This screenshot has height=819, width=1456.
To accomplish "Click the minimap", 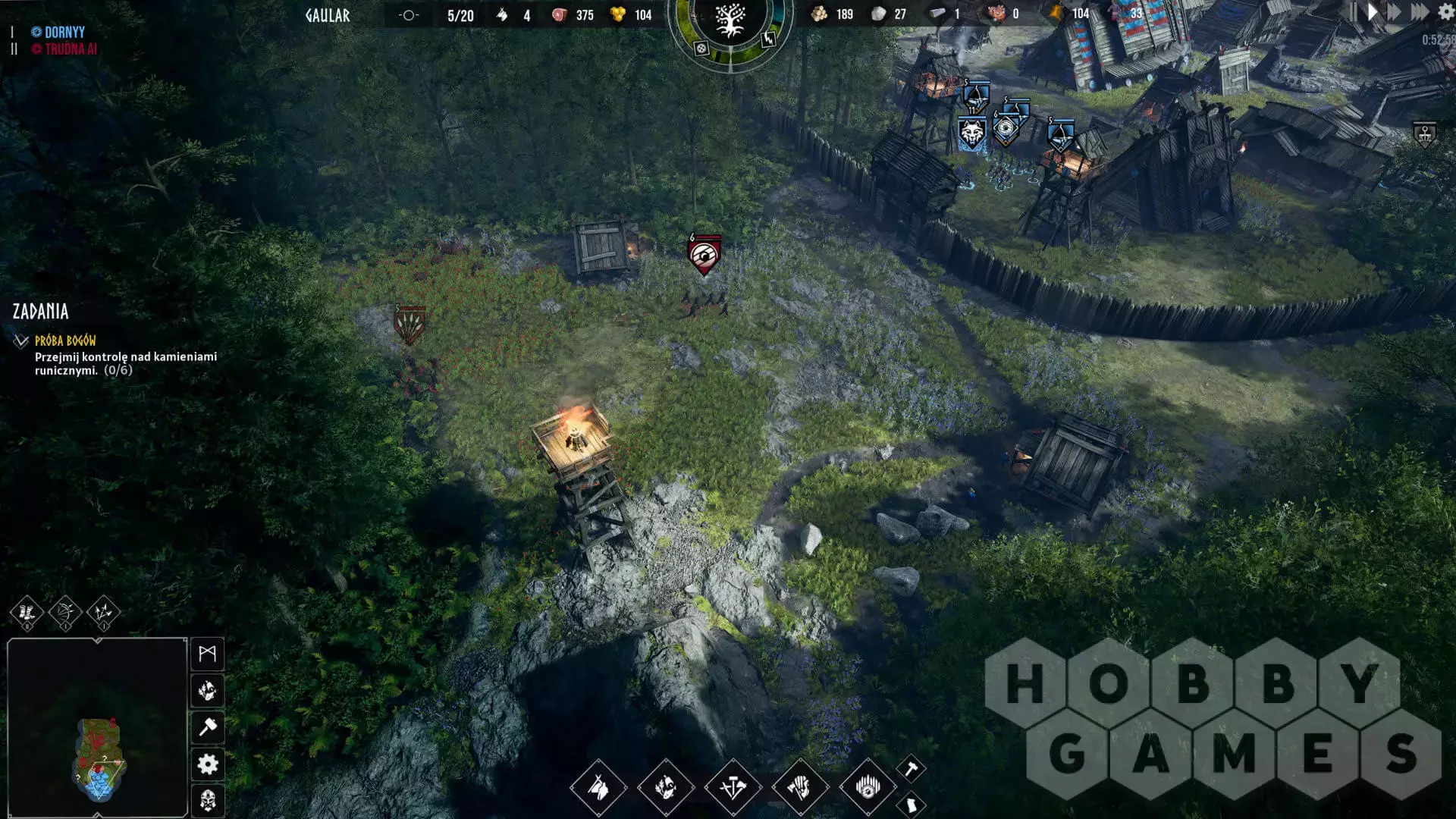I will click(97, 726).
